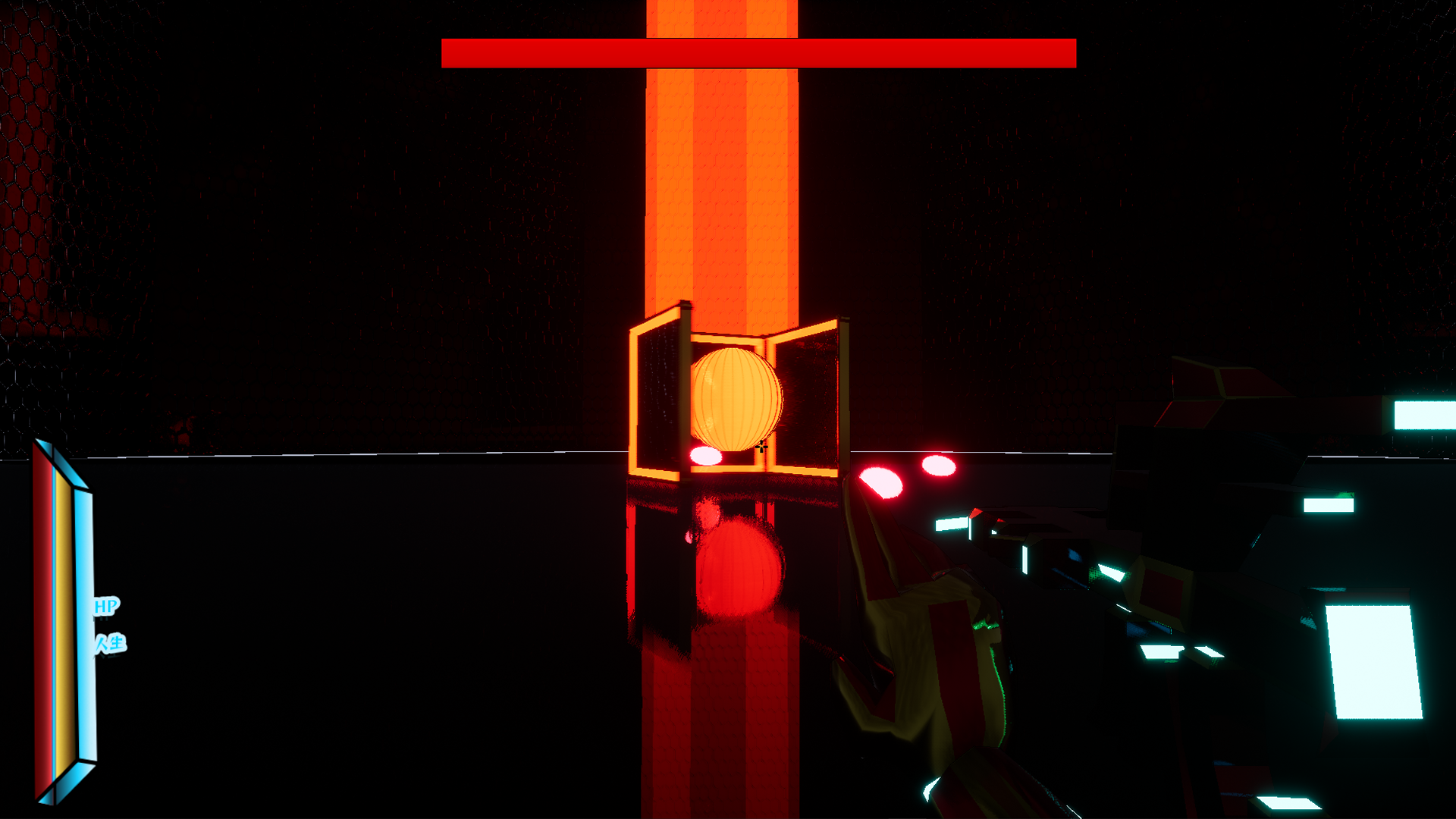Select the HP gauge emblem on the left

tap(64, 614)
